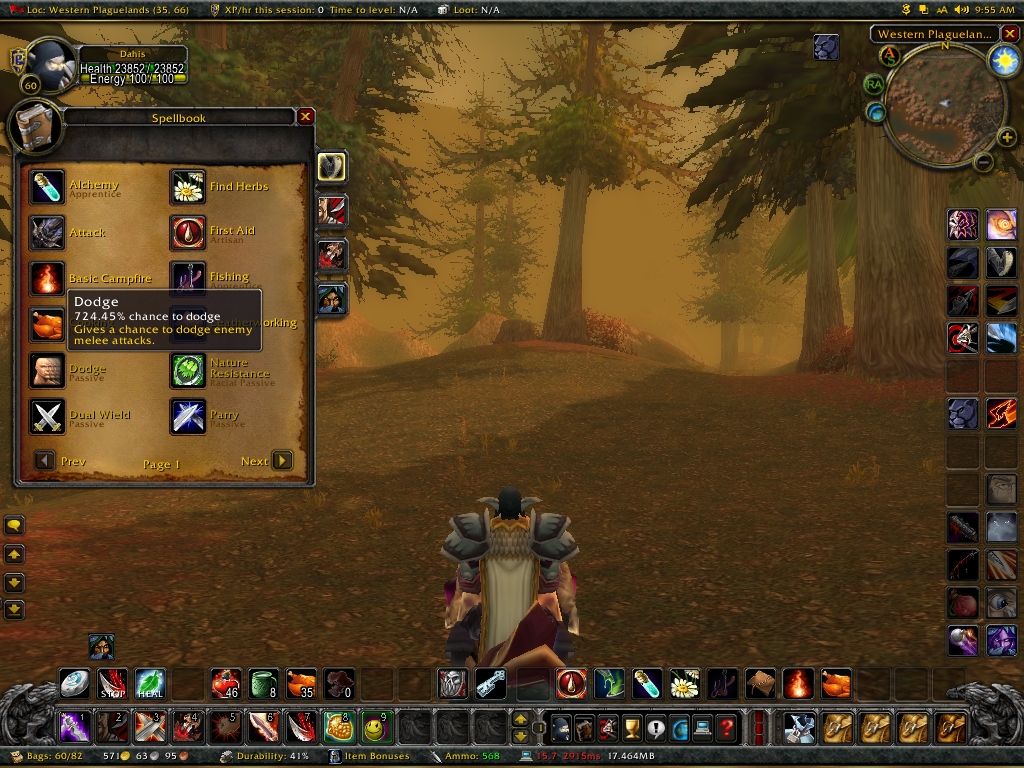Select the Alchemy spell icon
Image resolution: width=1024 pixels, height=768 pixels.
pyautogui.click(x=47, y=187)
